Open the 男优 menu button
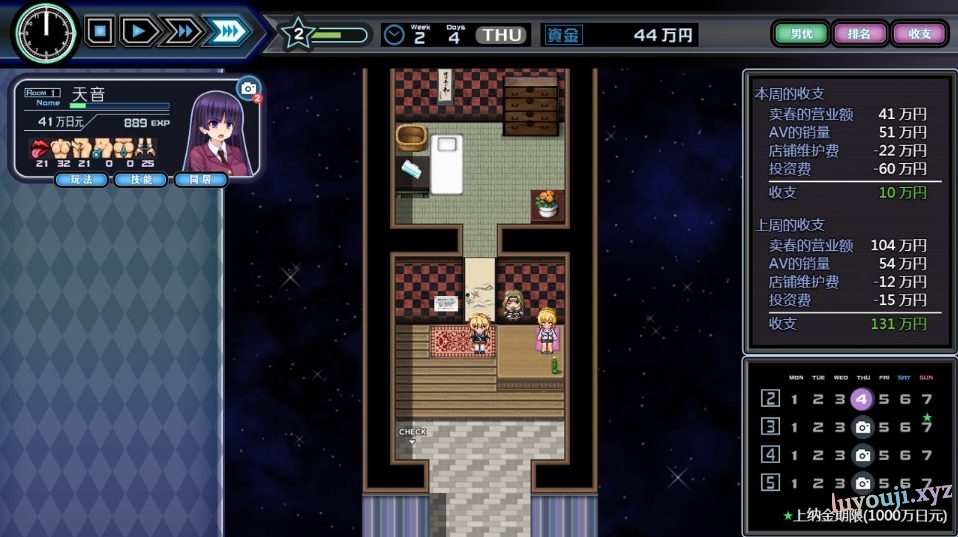958x537 pixels. pyautogui.click(x=801, y=34)
